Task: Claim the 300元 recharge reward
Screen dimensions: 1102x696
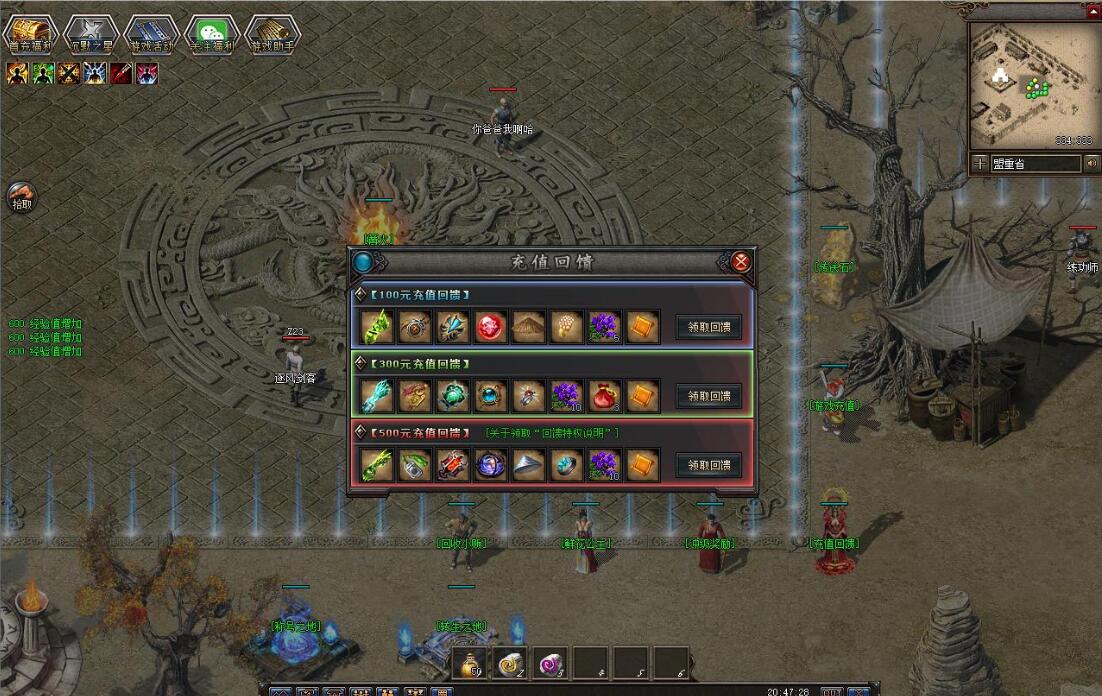Action: pos(709,396)
